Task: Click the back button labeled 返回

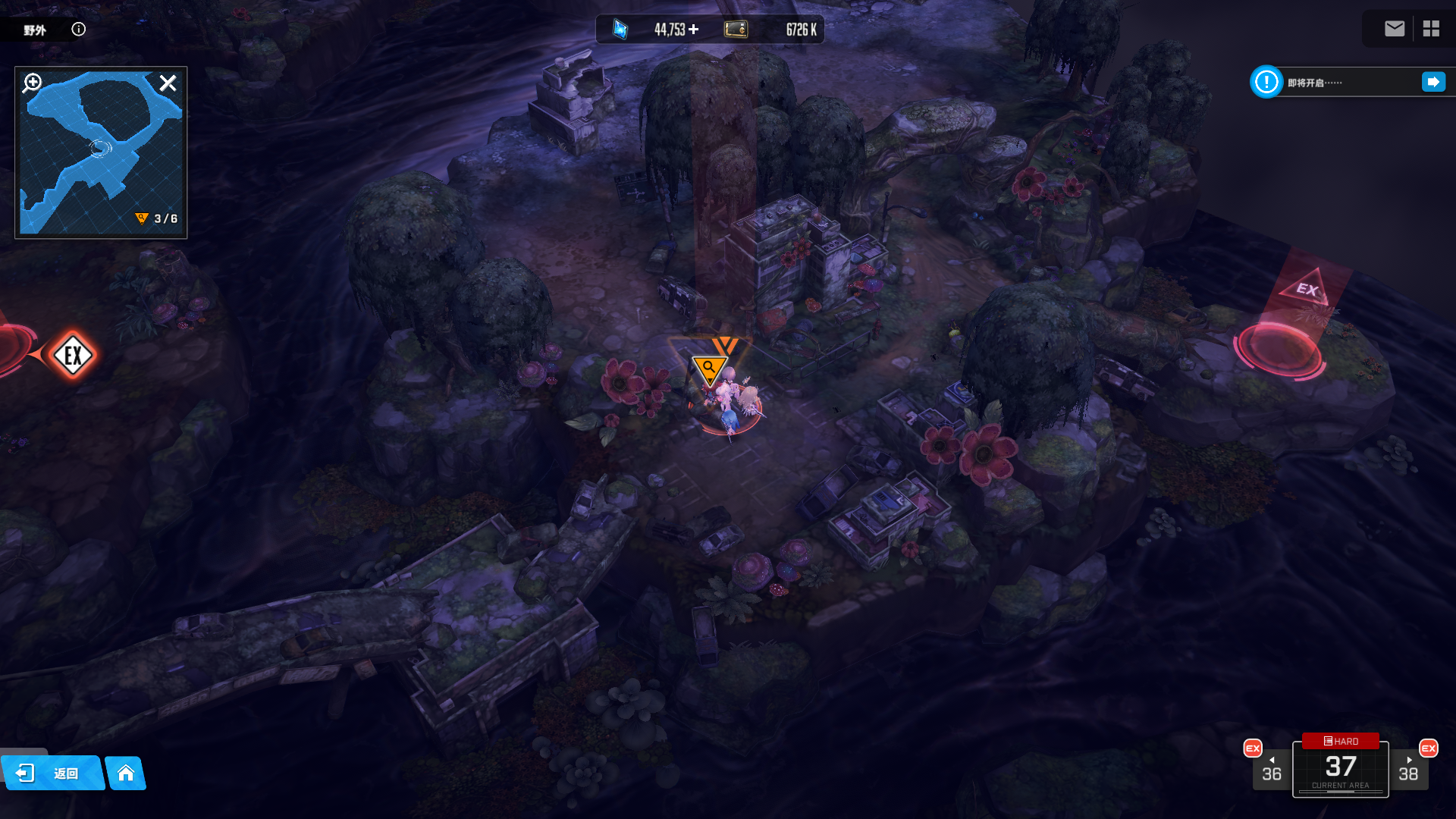Action: point(53,773)
